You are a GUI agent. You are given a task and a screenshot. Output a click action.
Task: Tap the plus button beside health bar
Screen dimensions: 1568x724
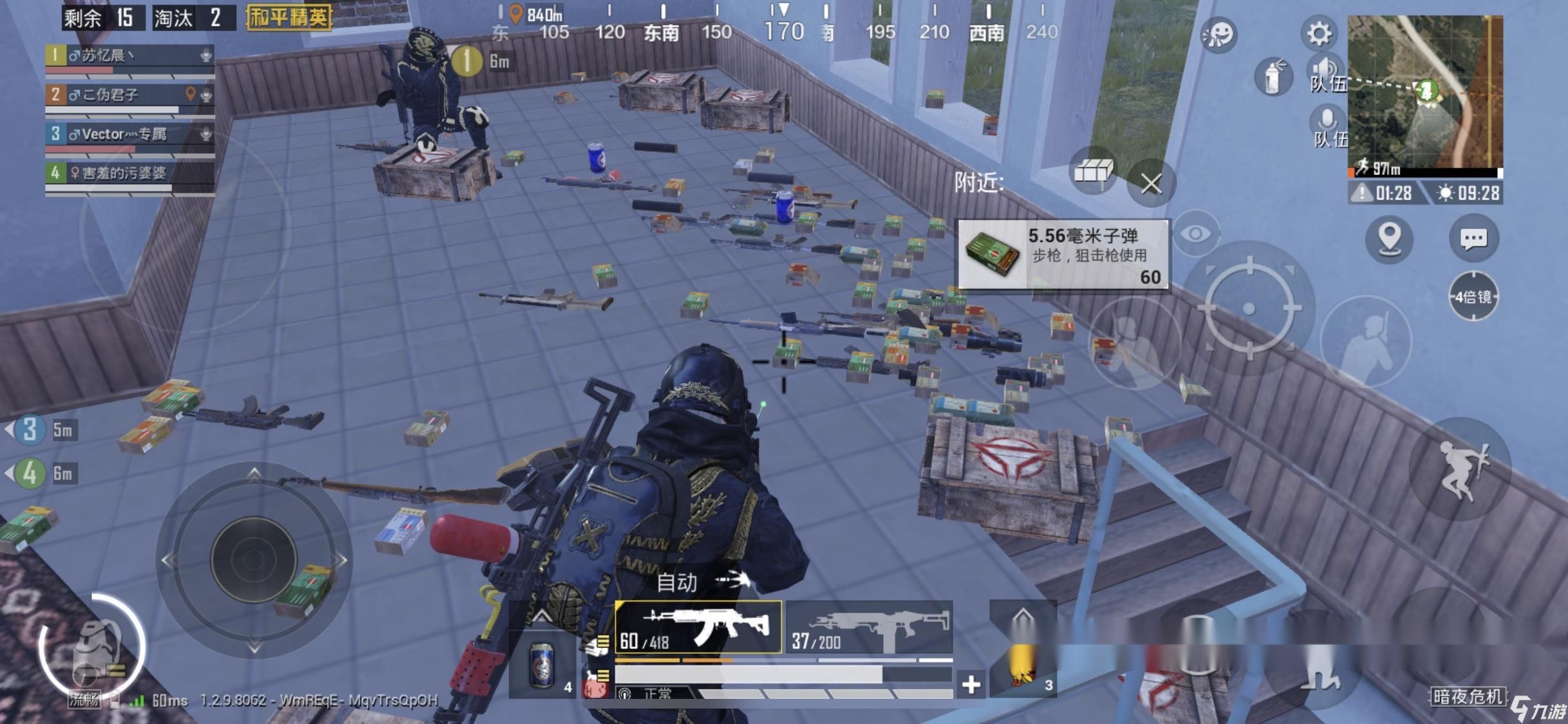click(971, 684)
